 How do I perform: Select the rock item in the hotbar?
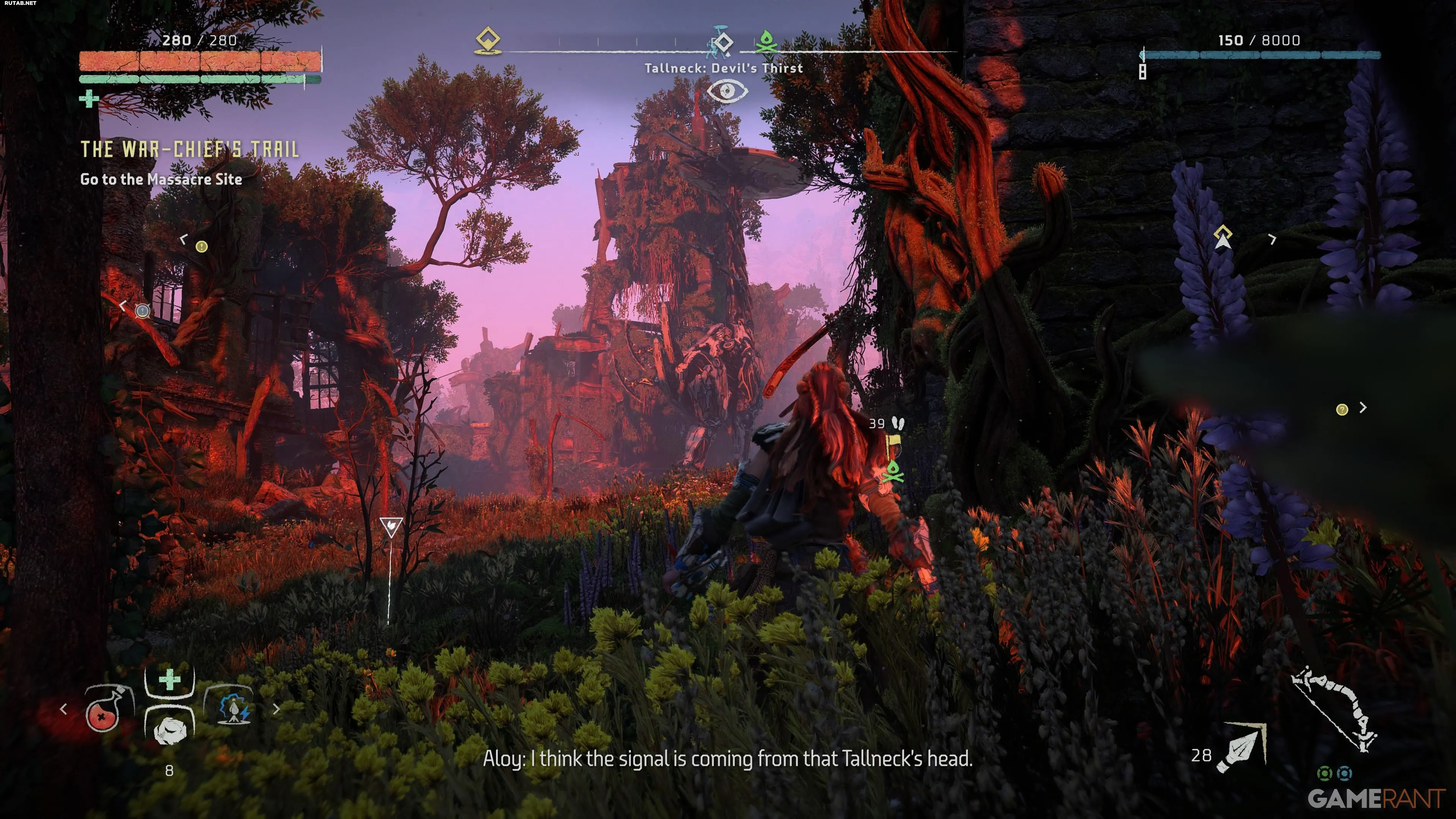[x=169, y=730]
